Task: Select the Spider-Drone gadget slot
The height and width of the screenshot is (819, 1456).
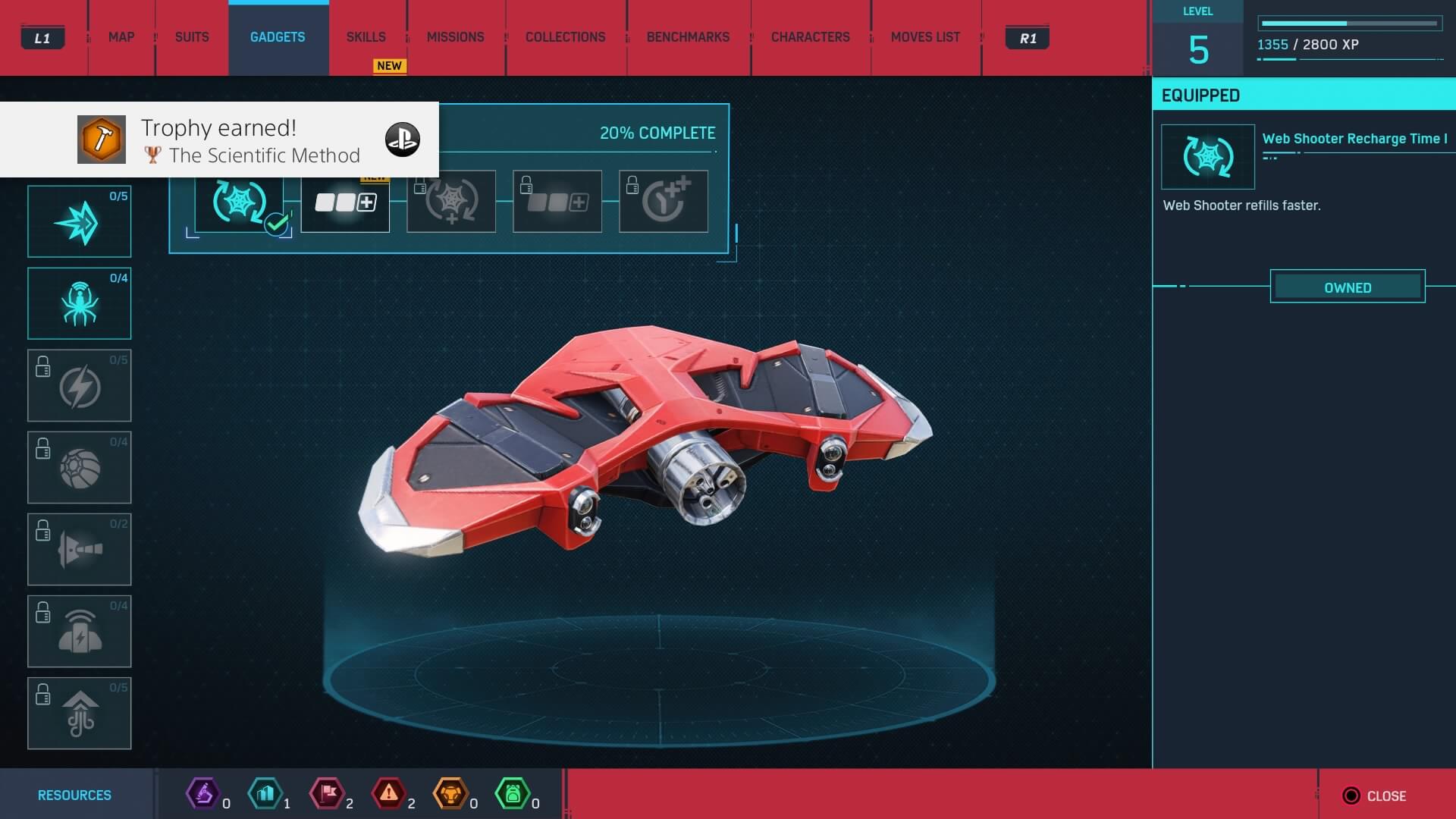Action: (80, 303)
